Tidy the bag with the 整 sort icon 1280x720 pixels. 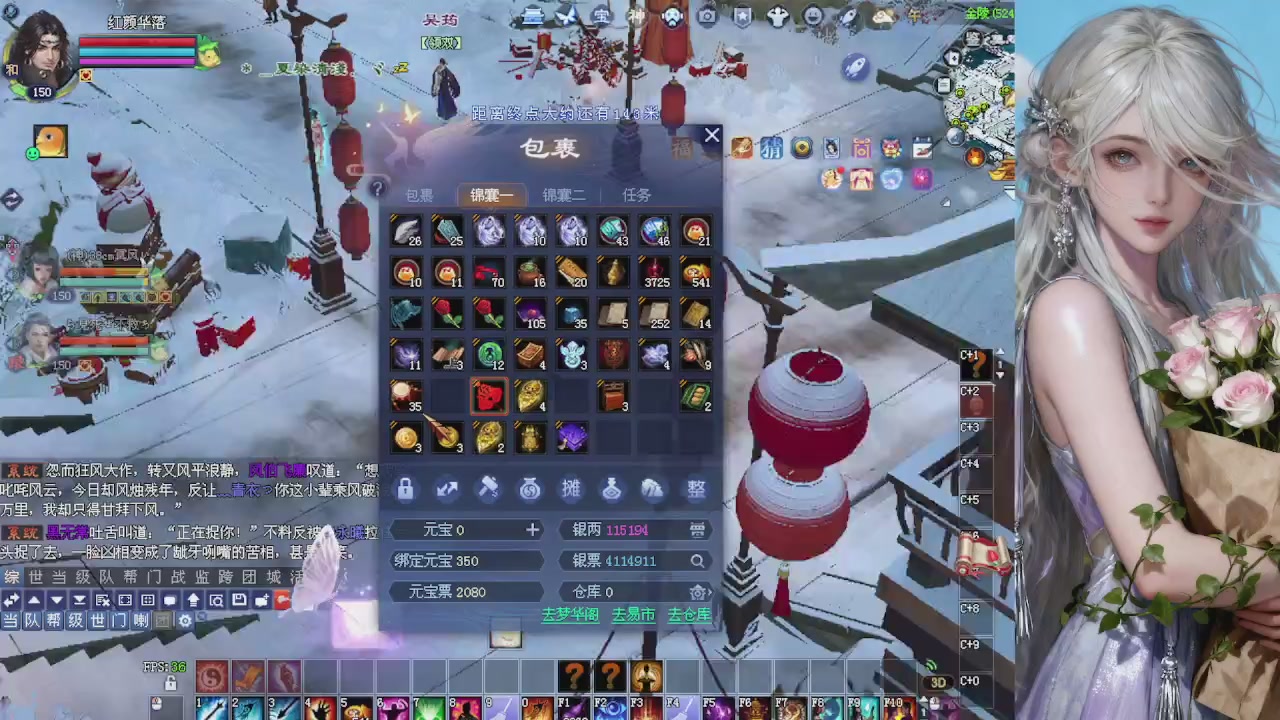click(x=695, y=488)
